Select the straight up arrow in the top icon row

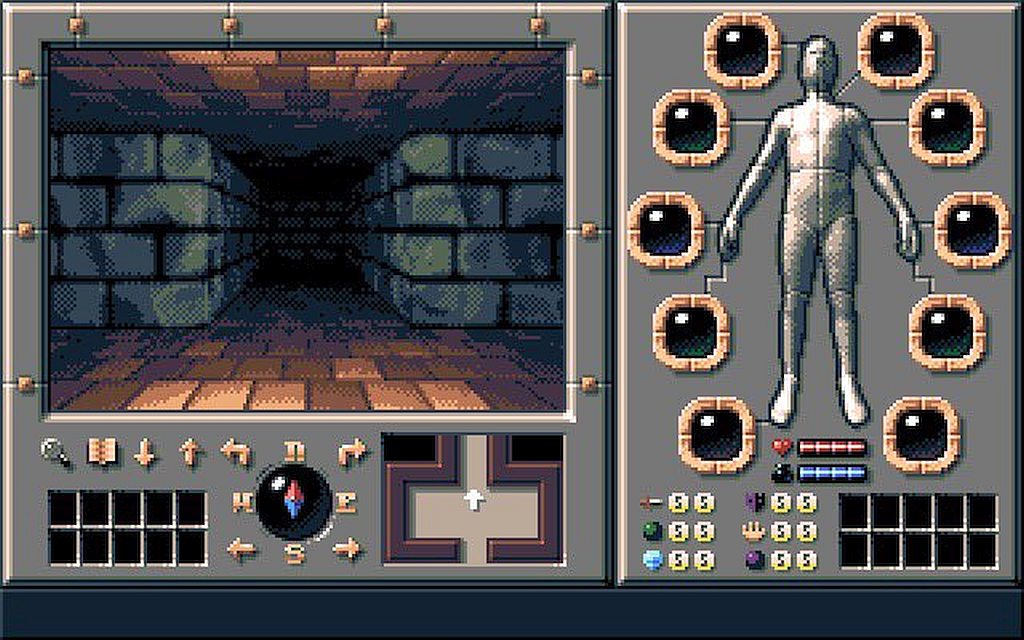coord(190,453)
